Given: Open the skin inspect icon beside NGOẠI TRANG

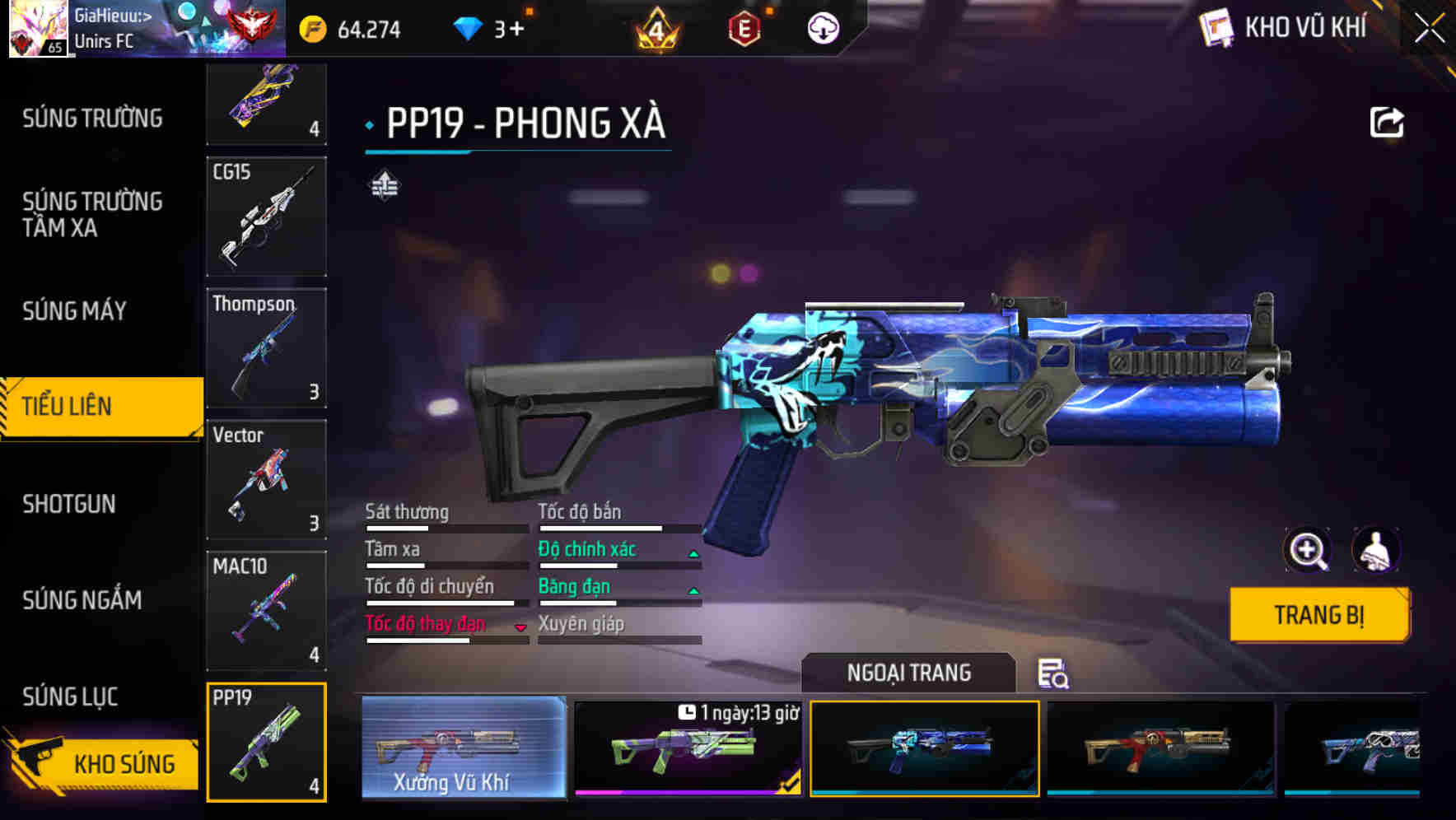Looking at the screenshot, I should 1054,674.
